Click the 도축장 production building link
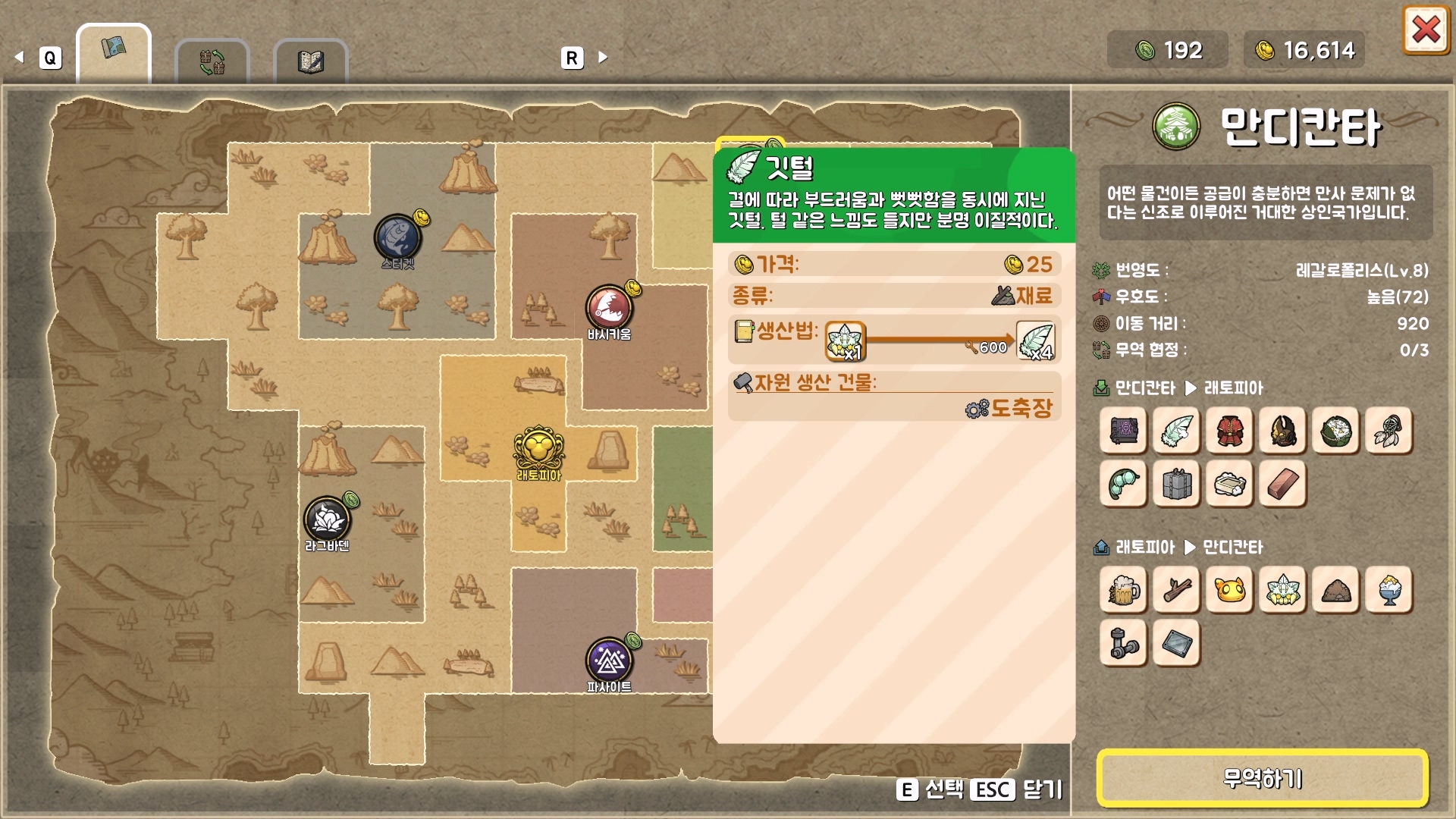This screenshot has width=1456, height=819. [1021, 409]
